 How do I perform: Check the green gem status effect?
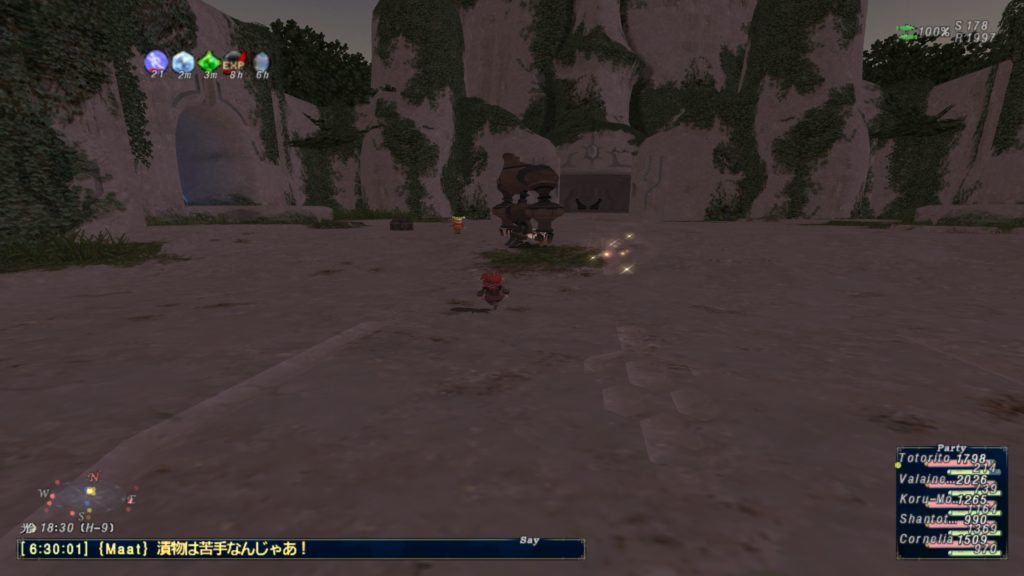pos(209,62)
